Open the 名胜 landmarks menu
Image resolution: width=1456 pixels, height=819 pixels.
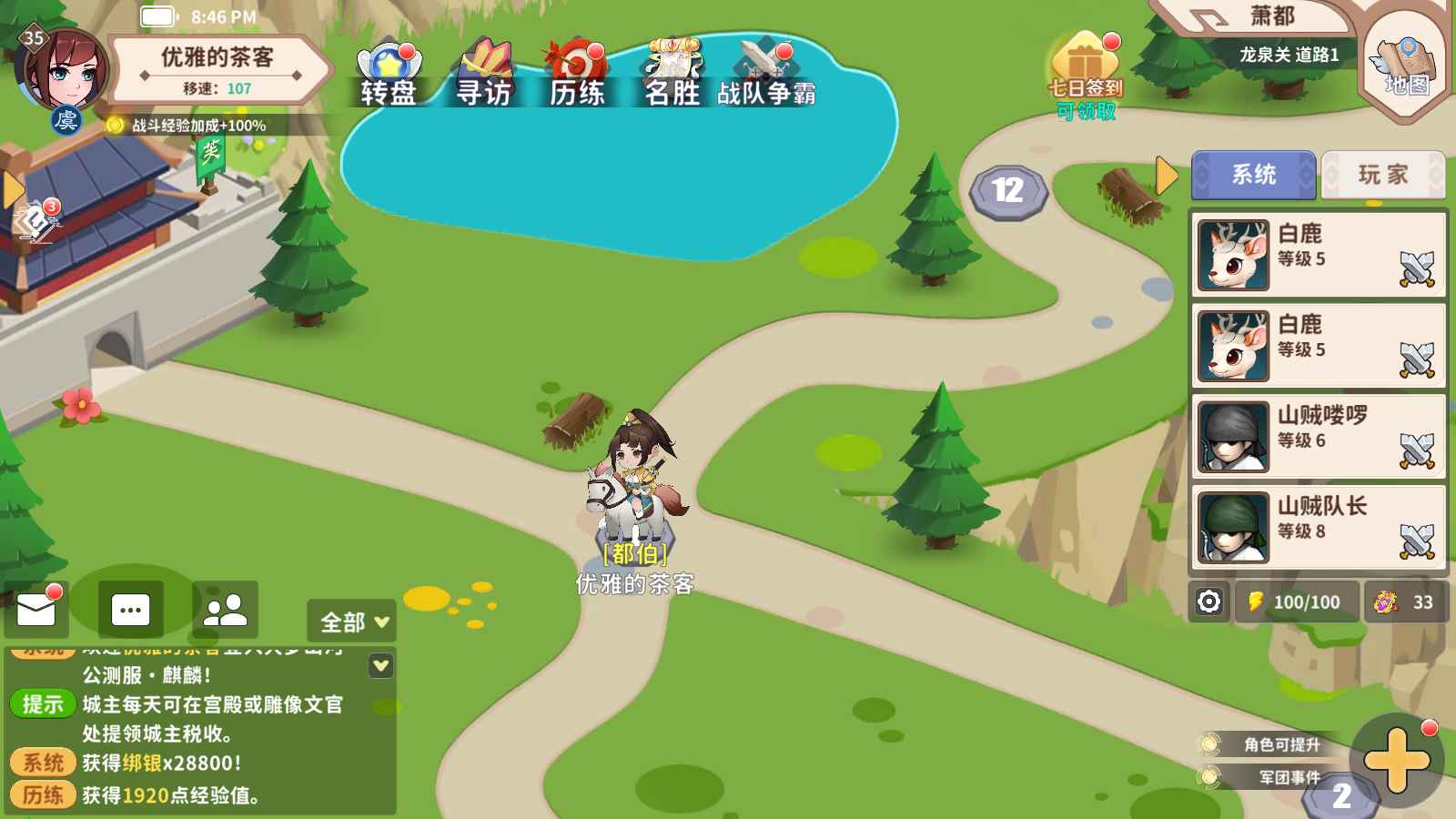[672, 74]
